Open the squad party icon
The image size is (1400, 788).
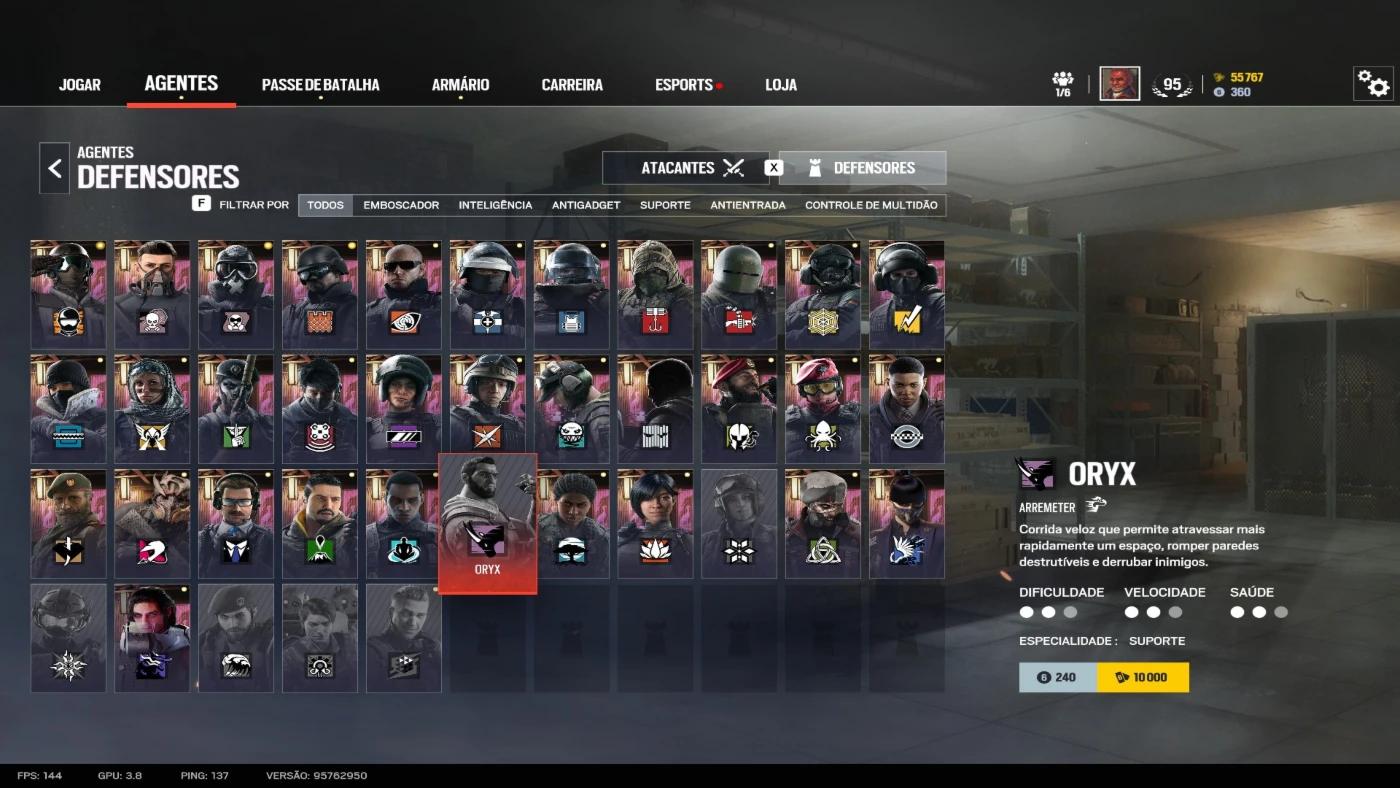pos(1063,83)
